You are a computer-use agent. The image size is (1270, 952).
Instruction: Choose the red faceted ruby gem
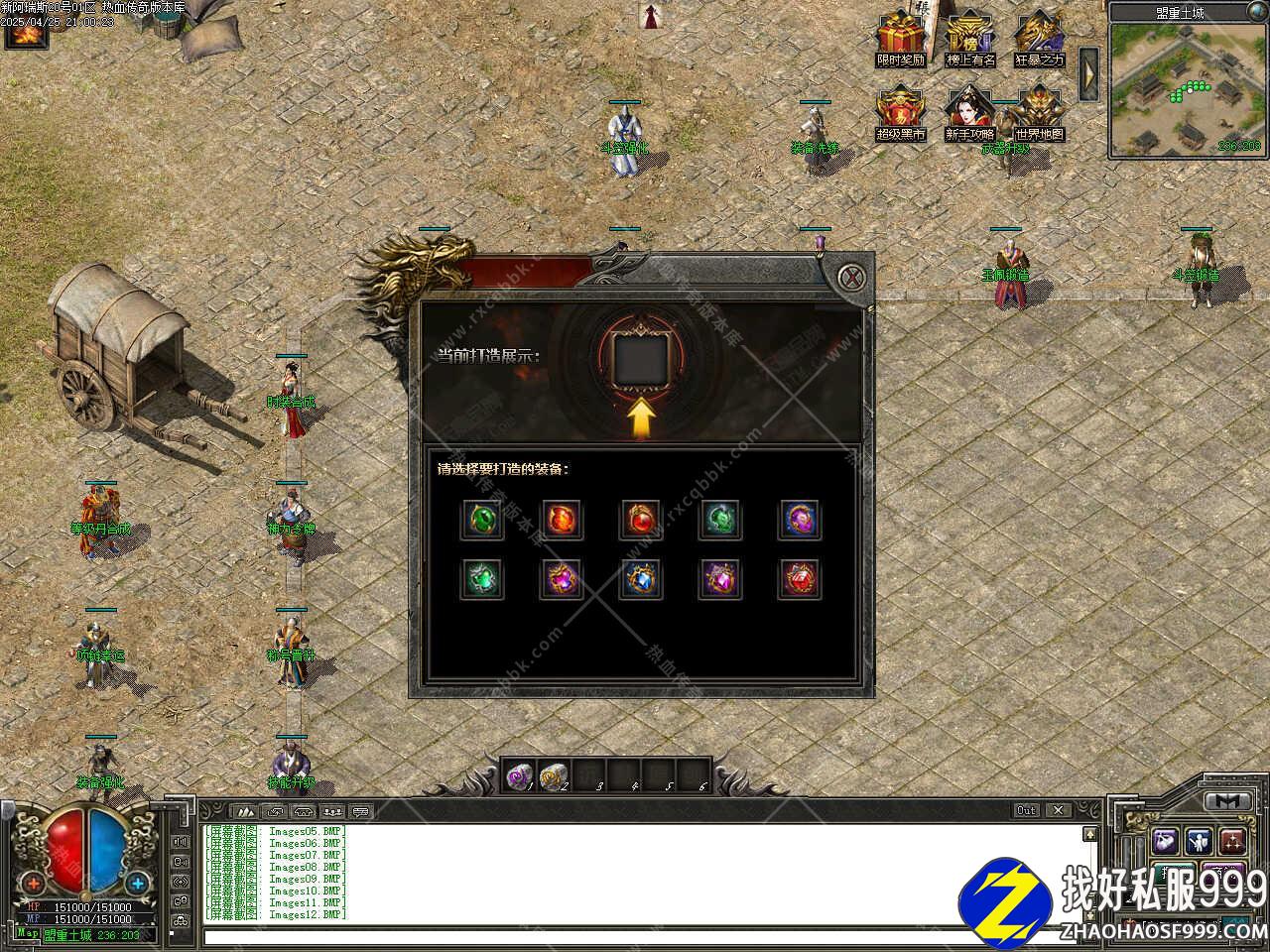click(800, 579)
